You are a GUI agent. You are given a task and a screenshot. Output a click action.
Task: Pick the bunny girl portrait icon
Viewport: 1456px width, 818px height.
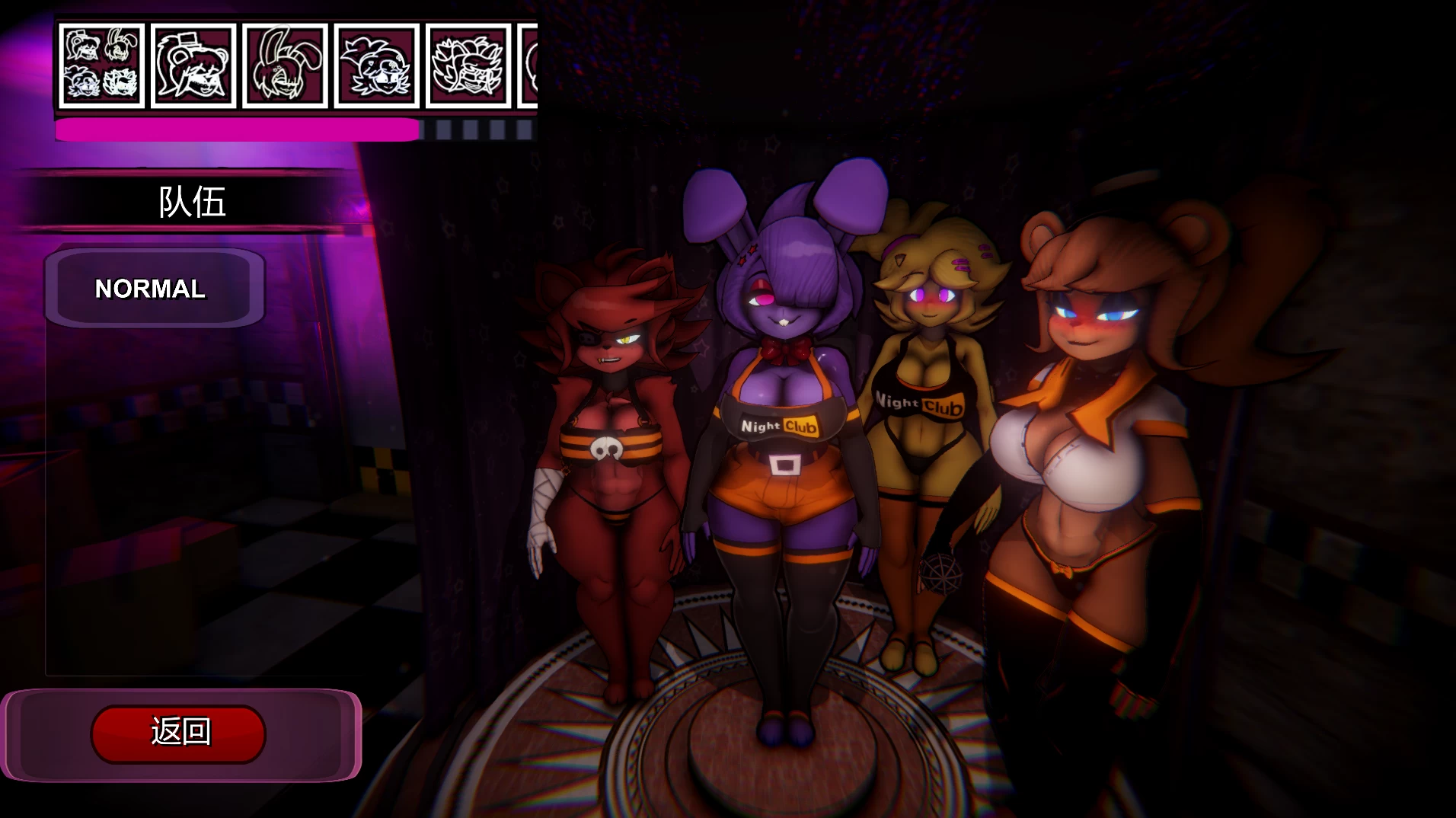pos(285,66)
